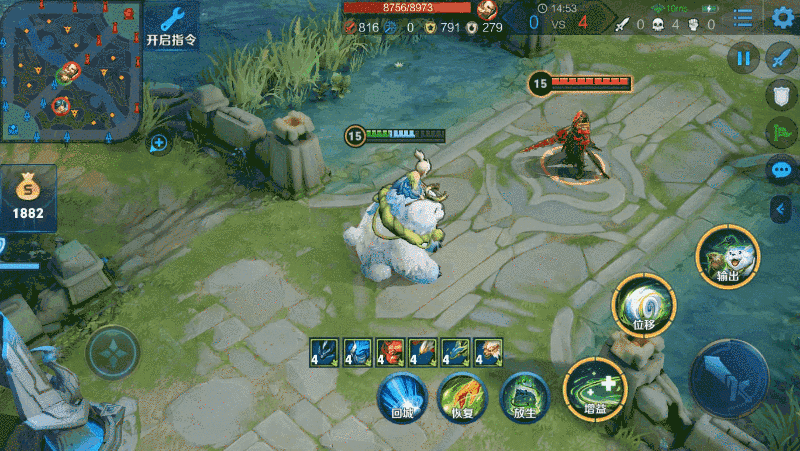The image size is (800, 451).
Task: Cast the 增益 skill
Action: coord(595,387)
